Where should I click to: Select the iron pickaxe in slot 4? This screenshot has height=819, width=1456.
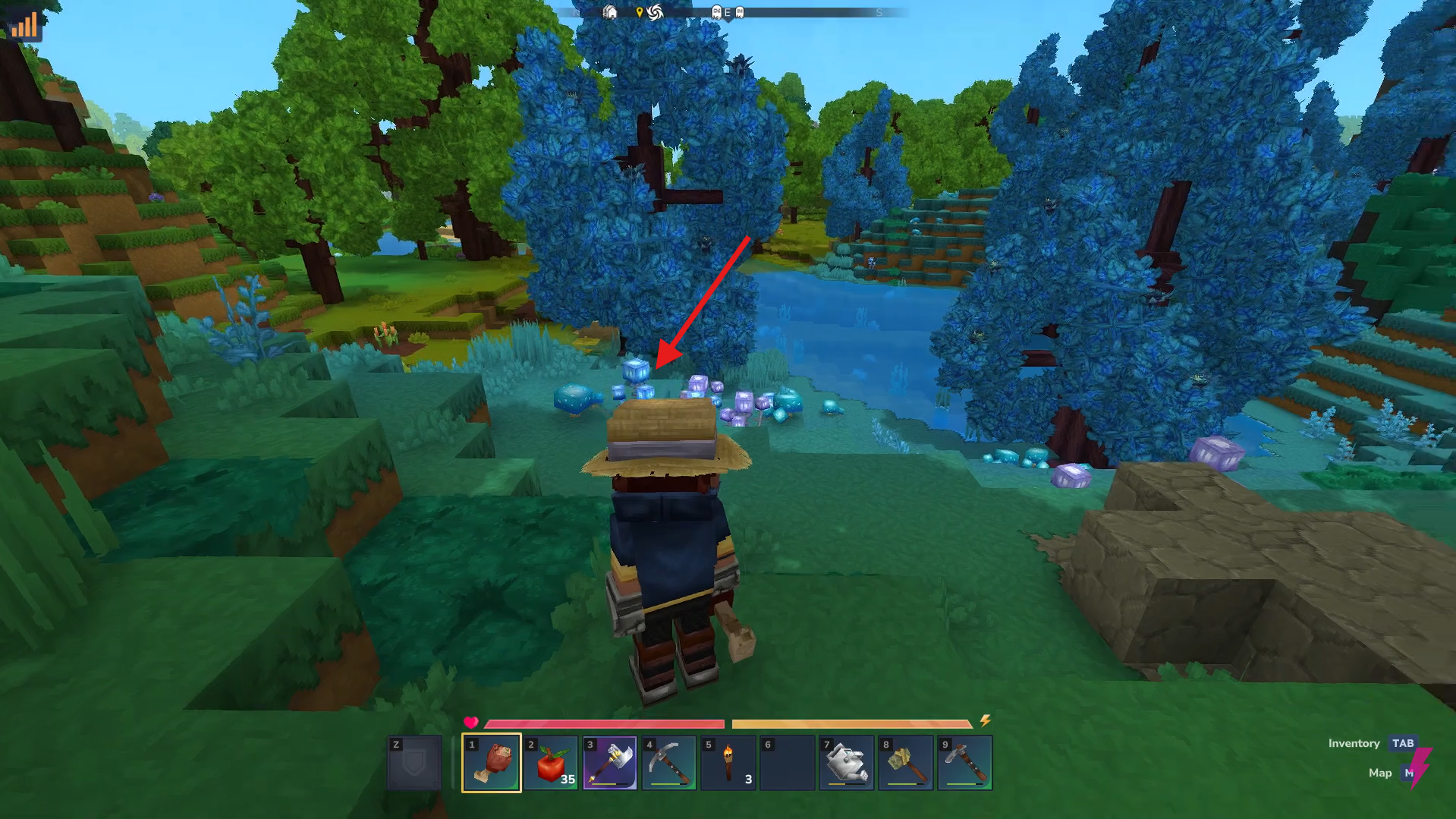coord(668,762)
